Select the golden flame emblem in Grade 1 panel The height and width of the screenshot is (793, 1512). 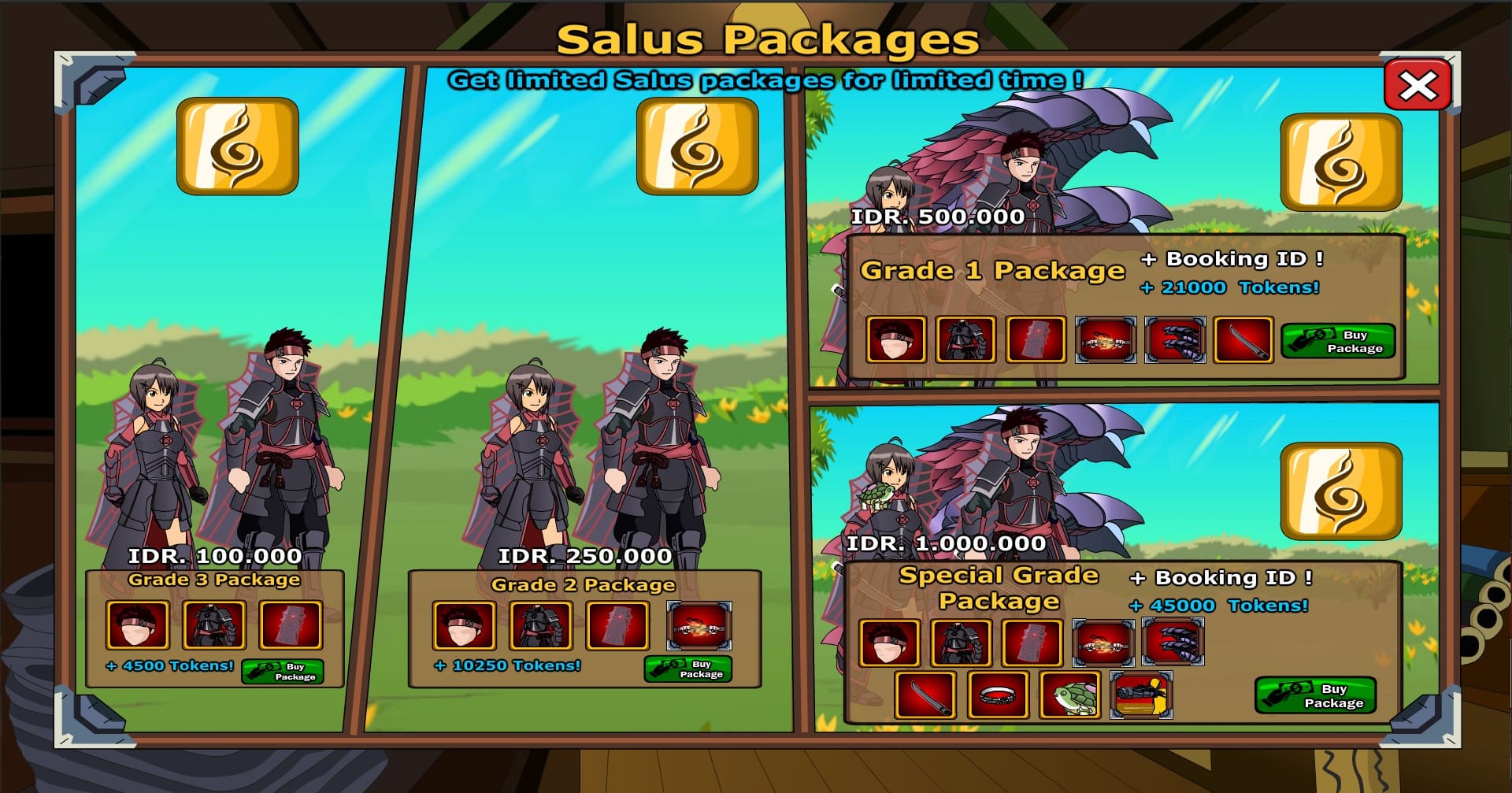point(1342,161)
